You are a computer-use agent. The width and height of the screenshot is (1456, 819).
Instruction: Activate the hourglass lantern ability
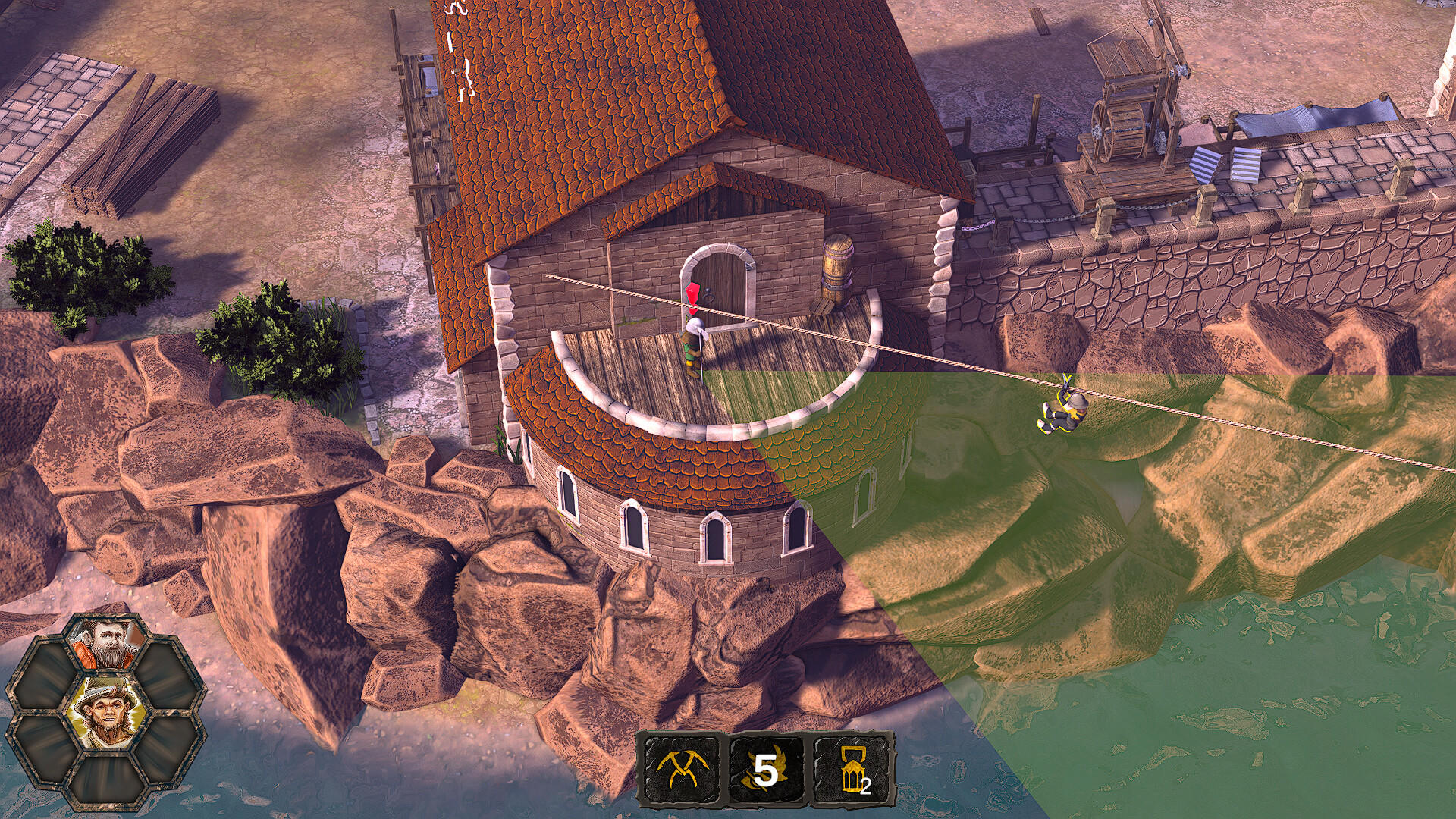pos(852,770)
